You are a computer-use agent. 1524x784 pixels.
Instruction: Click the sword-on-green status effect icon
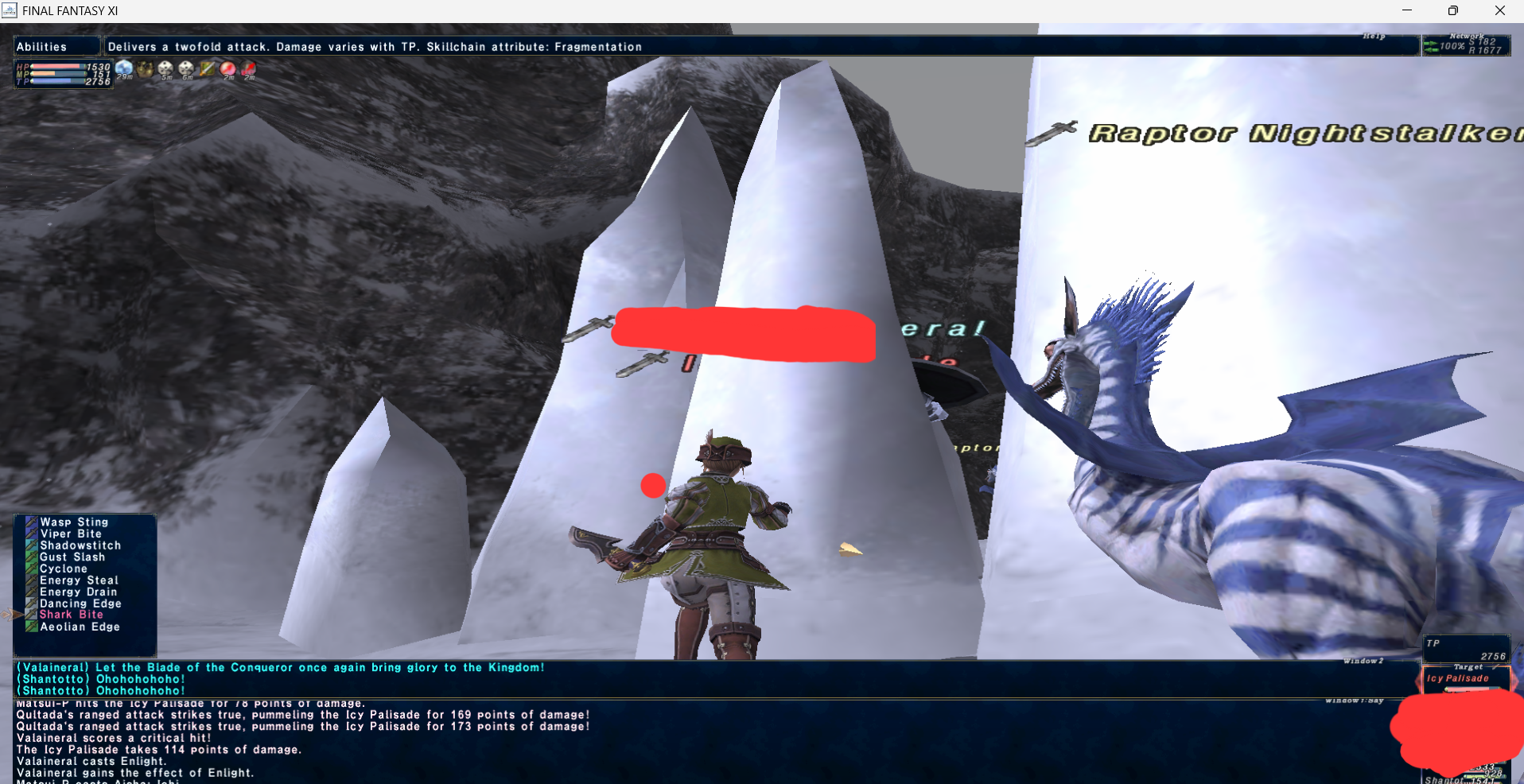coord(207,69)
